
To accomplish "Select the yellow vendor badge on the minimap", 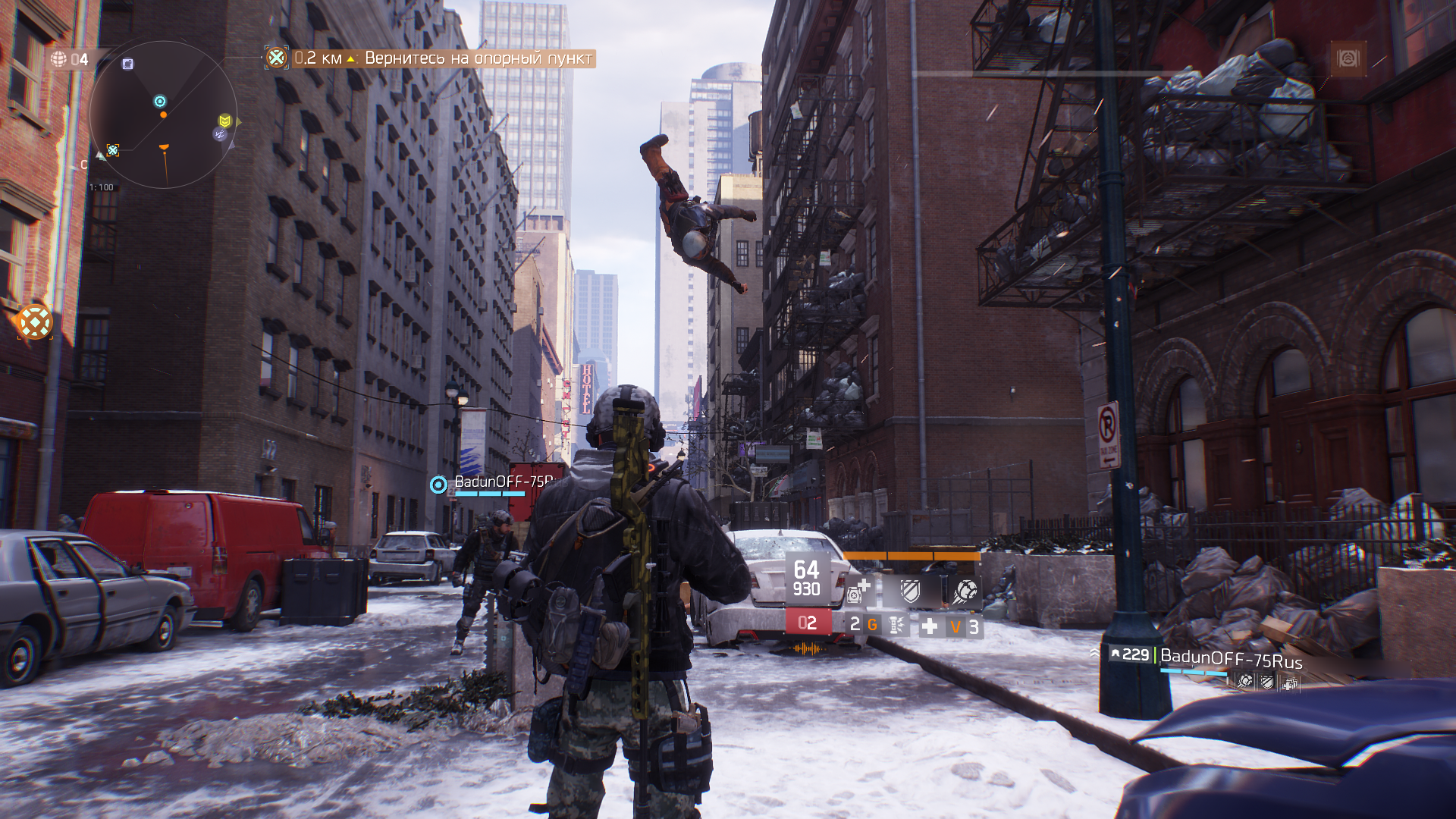I will click(224, 121).
